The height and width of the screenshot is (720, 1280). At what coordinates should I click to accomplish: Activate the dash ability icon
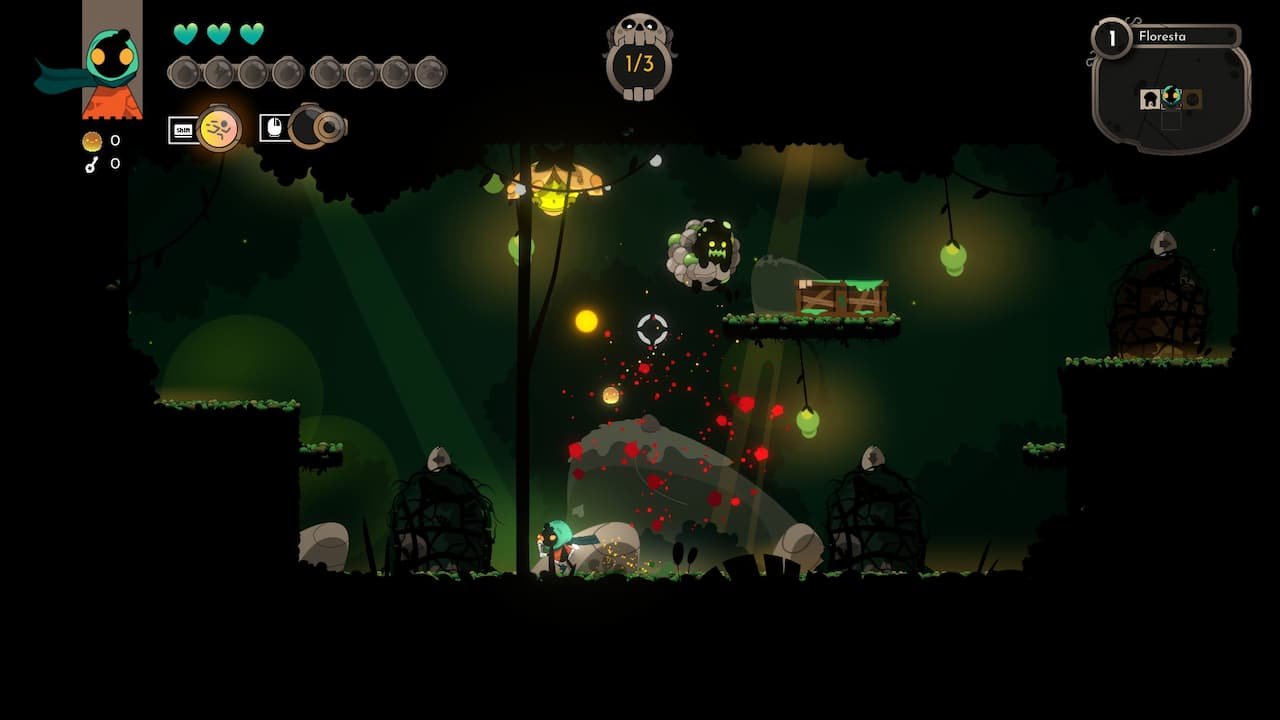219,128
